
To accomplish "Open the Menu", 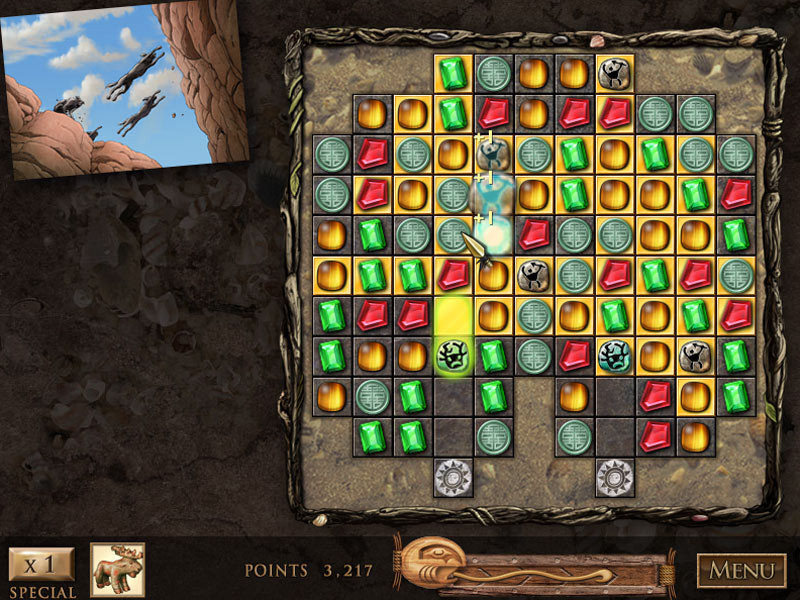I will (x=741, y=571).
